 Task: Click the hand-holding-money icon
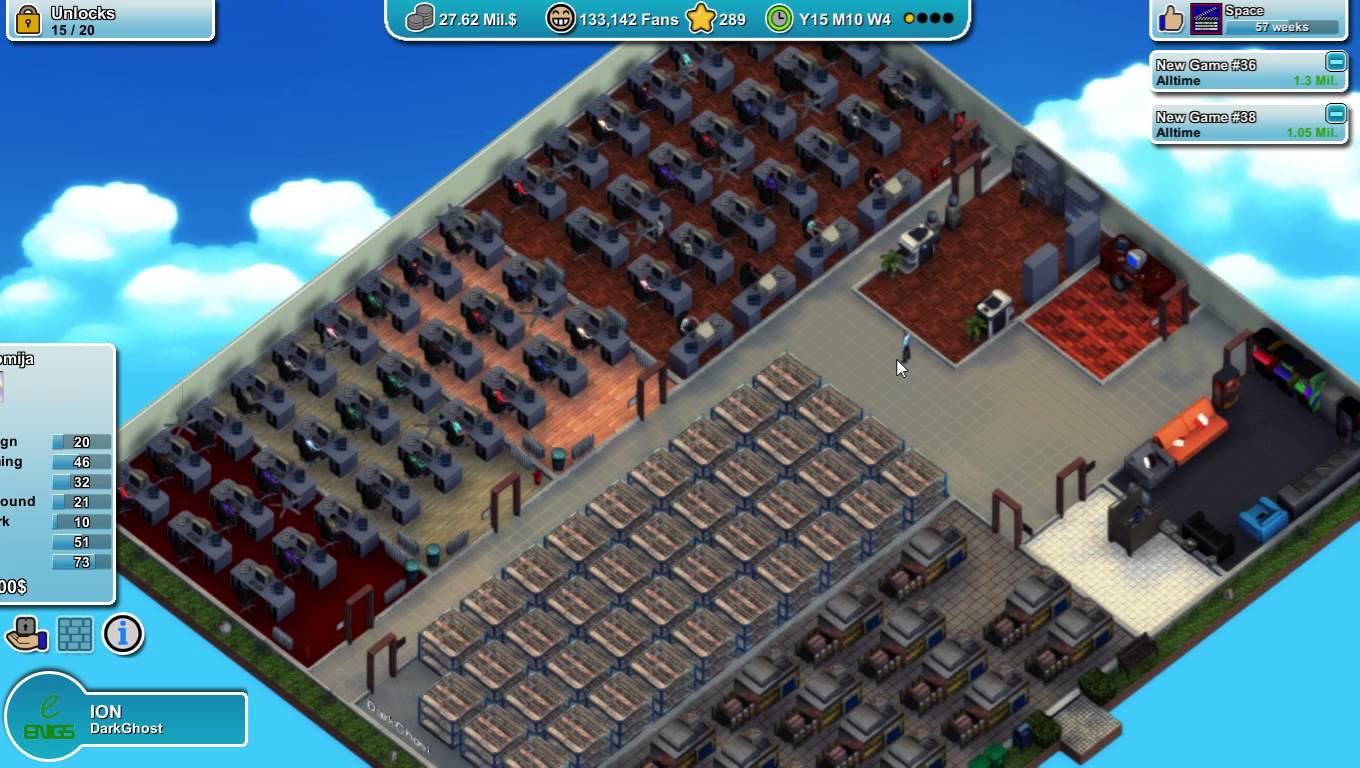tap(26, 634)
